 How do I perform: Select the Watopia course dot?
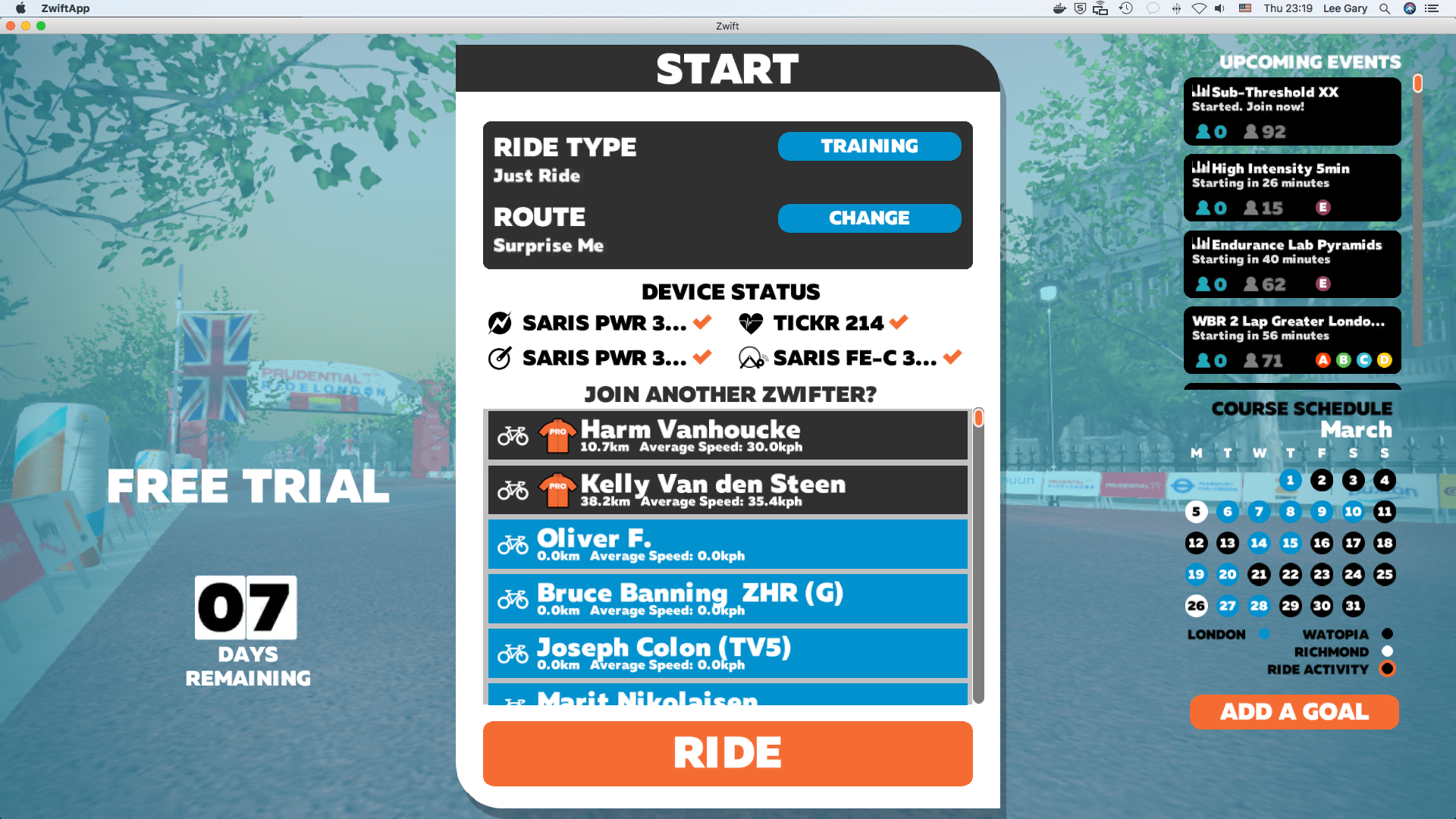[1387, 633]
